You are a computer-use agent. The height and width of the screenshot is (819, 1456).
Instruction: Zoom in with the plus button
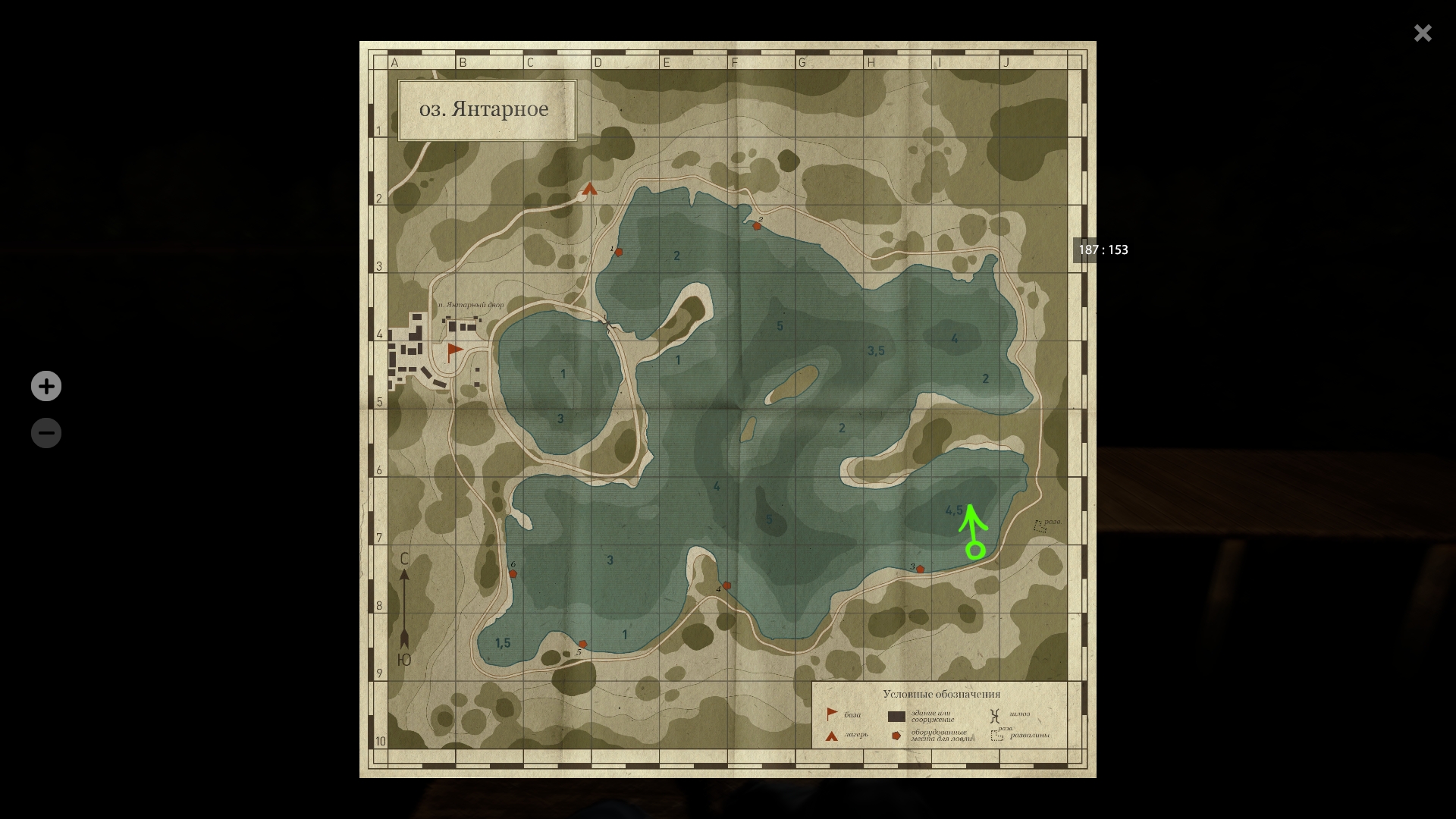click(x=46, y=386)
